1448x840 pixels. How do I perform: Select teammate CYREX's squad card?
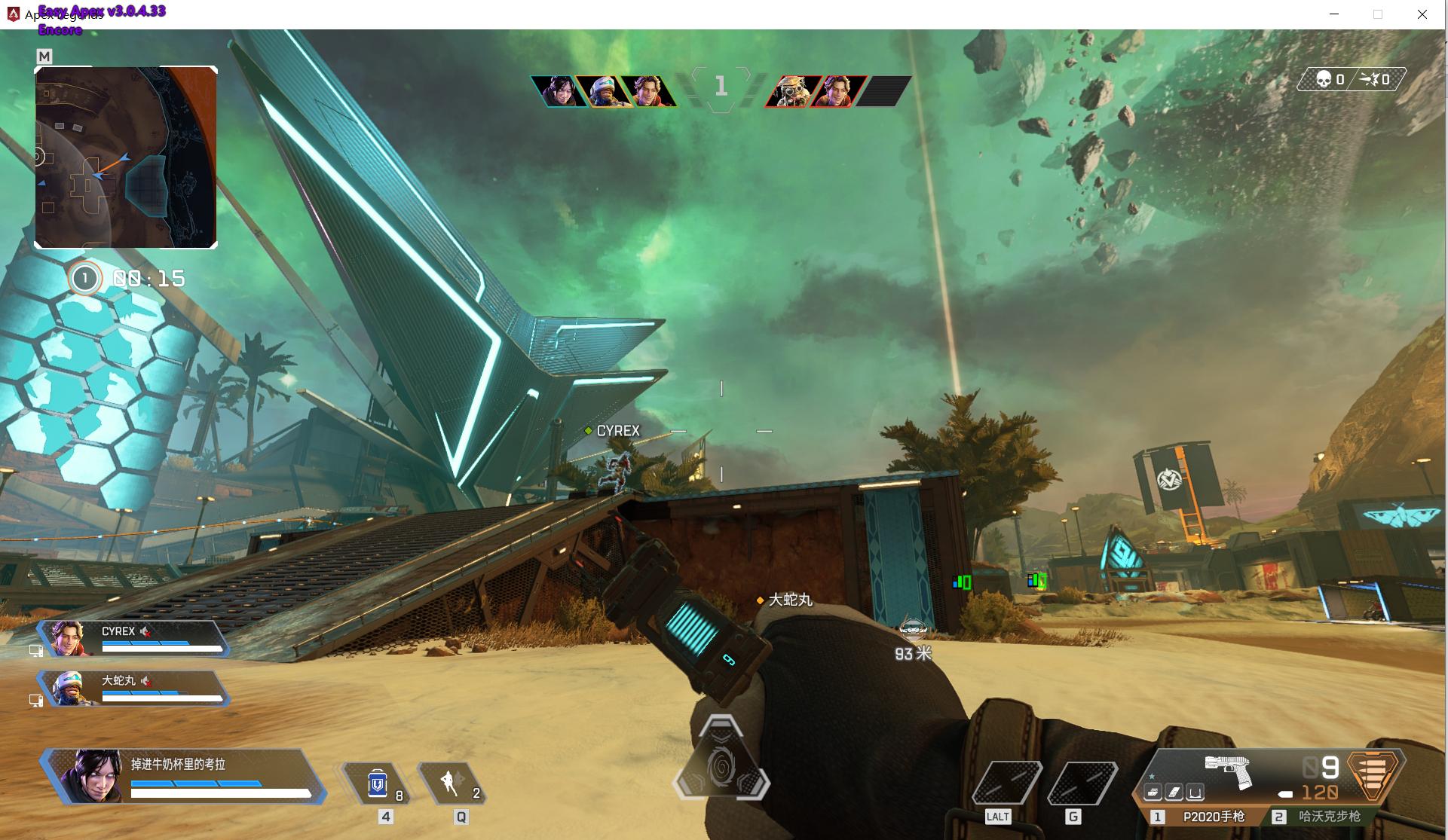tap(134, 639)
